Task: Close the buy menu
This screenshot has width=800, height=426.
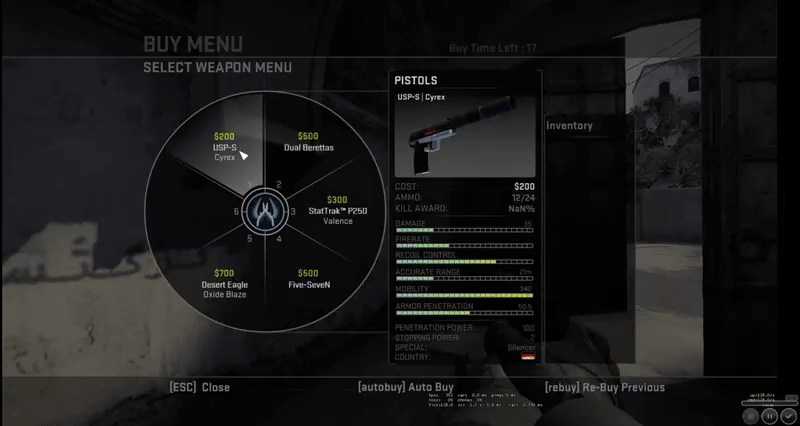Action: point(200,387)
